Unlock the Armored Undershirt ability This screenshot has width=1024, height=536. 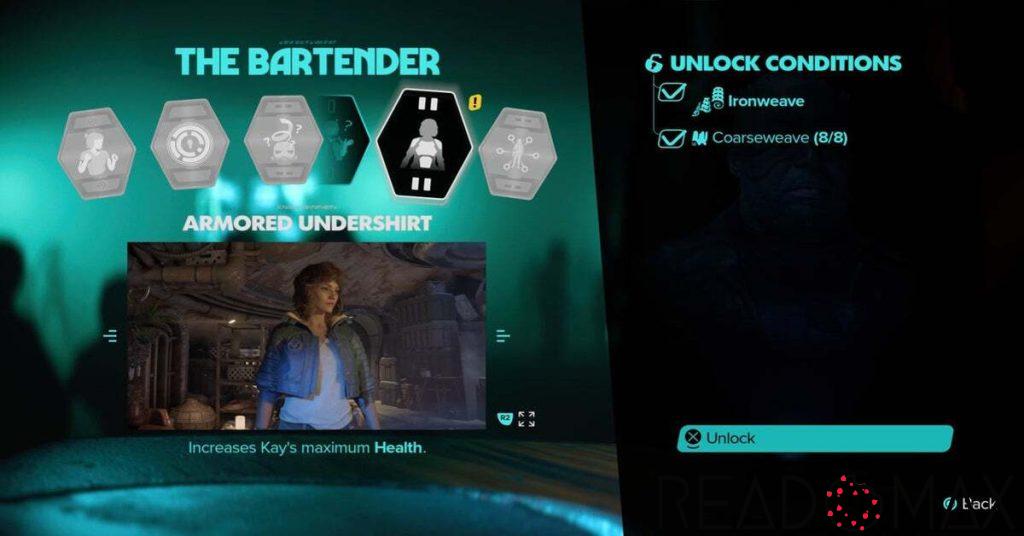(x=814, y=438)
